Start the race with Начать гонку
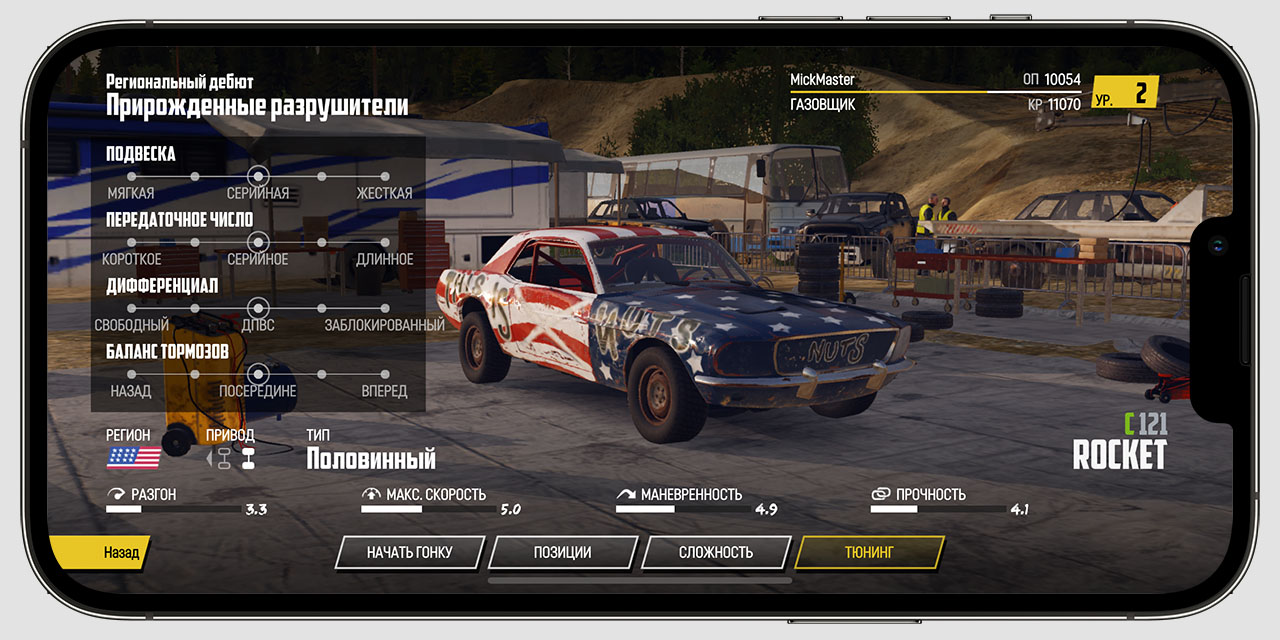Image resolution: width=1280 pixels, height=640 pixels. pos(410,552)
